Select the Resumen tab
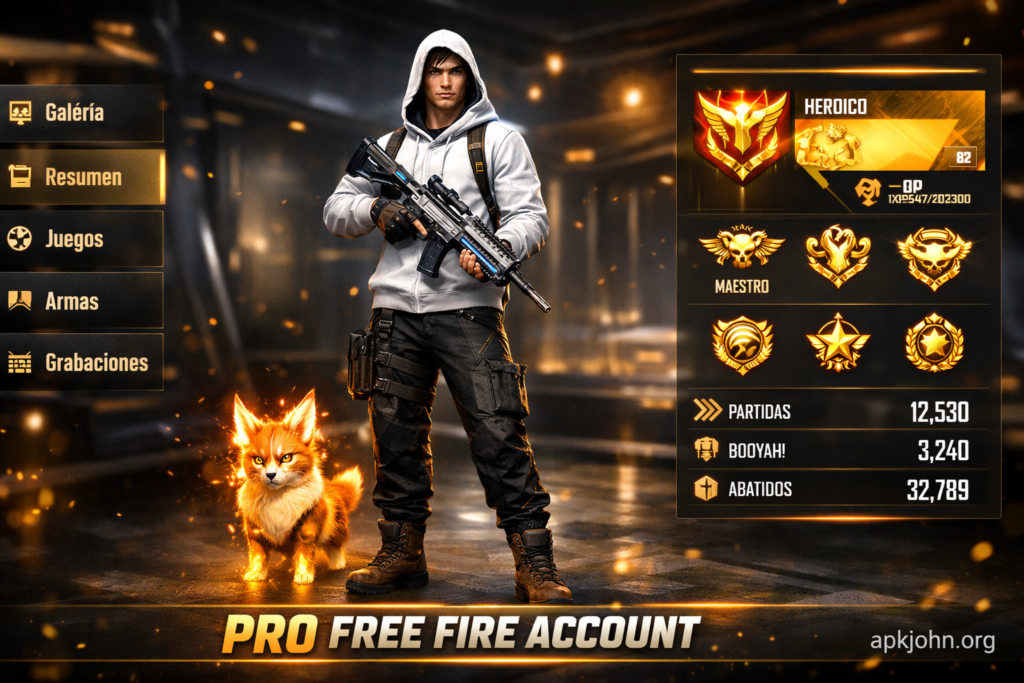Viewport: 1024px width, 683px height. point(82,177)
